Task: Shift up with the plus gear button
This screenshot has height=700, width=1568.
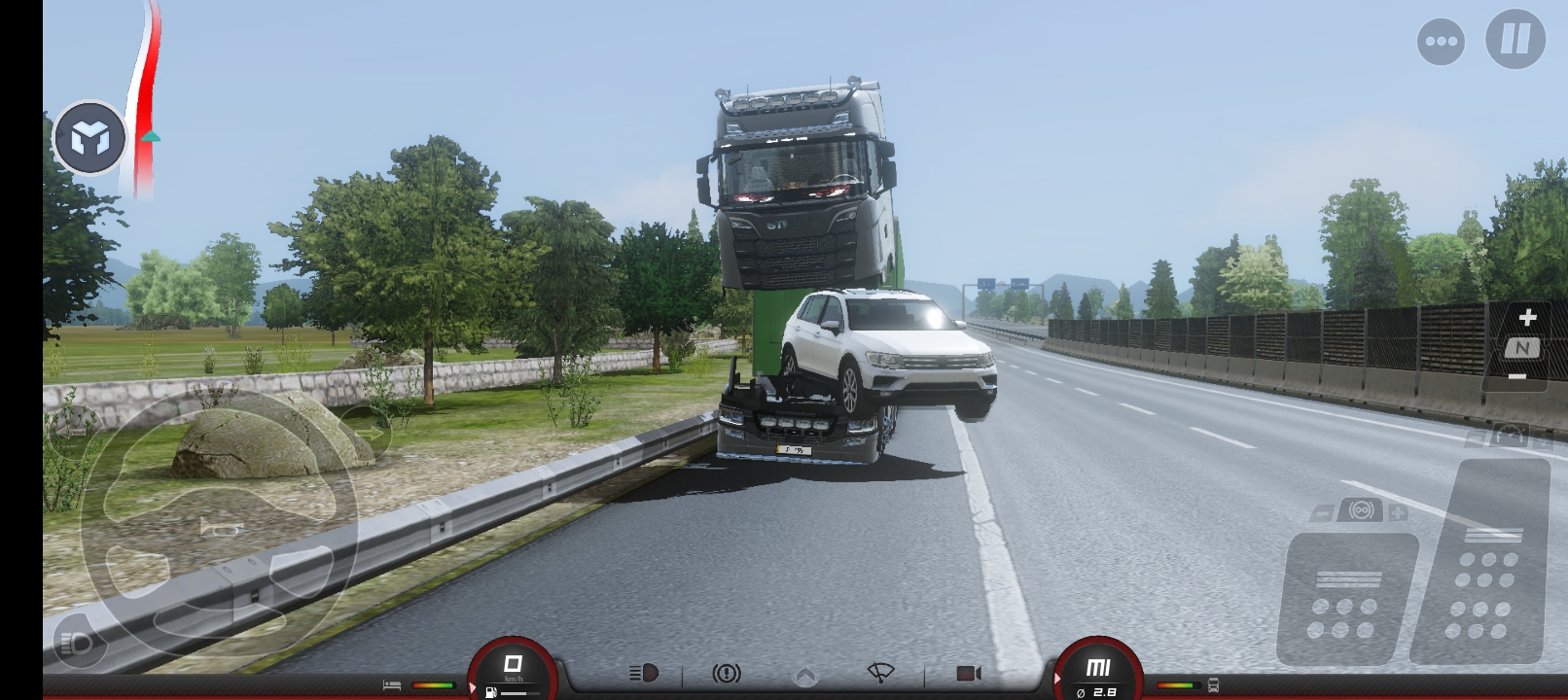Action: point(1526,318)
